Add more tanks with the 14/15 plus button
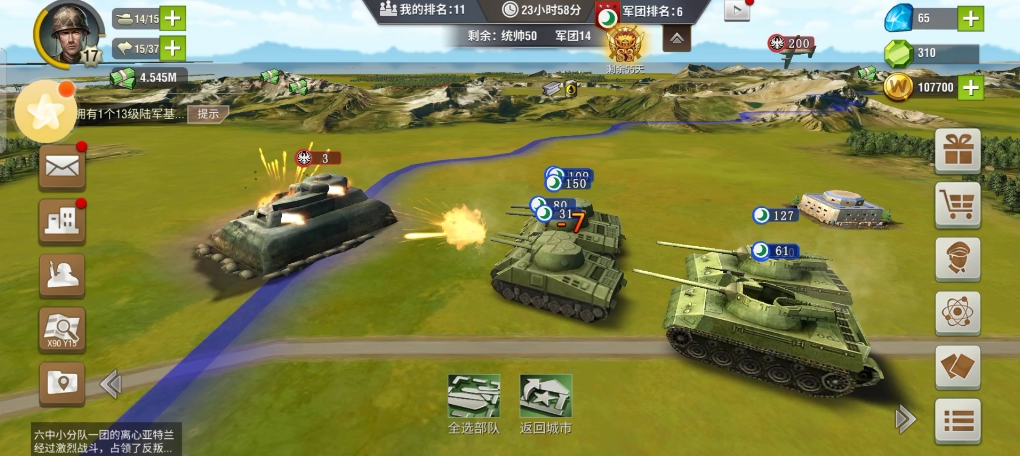Screen dimensions: 1020x456 (x=173, y=18)
